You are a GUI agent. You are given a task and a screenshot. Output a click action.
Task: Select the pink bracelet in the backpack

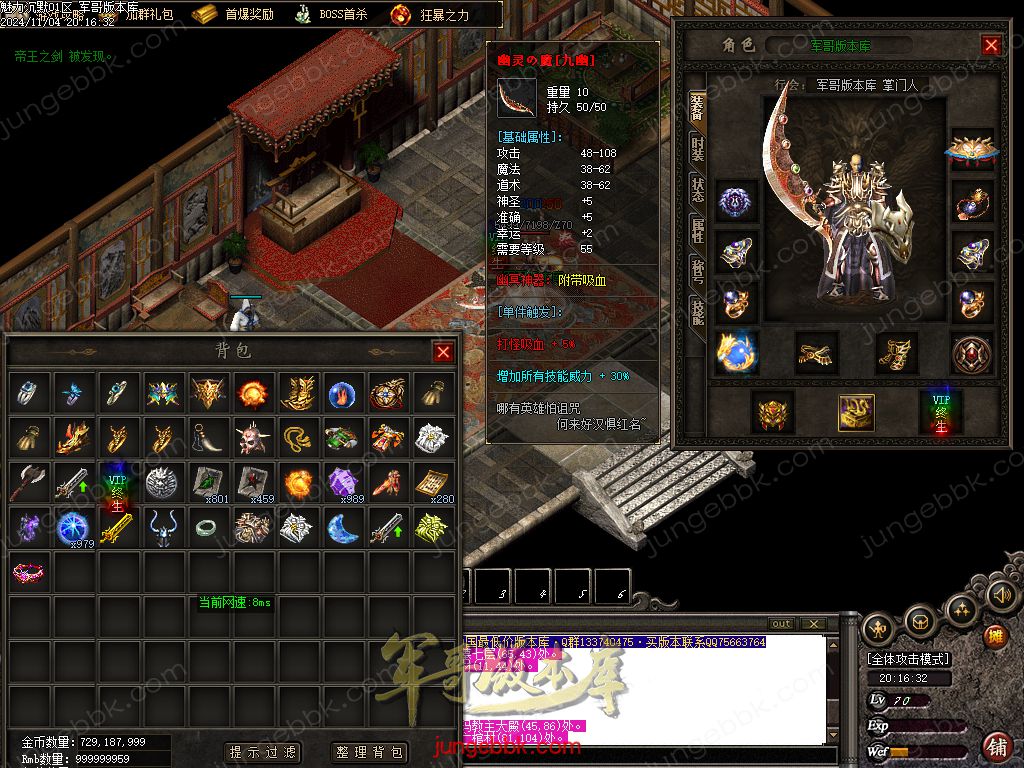click(30, 573)
